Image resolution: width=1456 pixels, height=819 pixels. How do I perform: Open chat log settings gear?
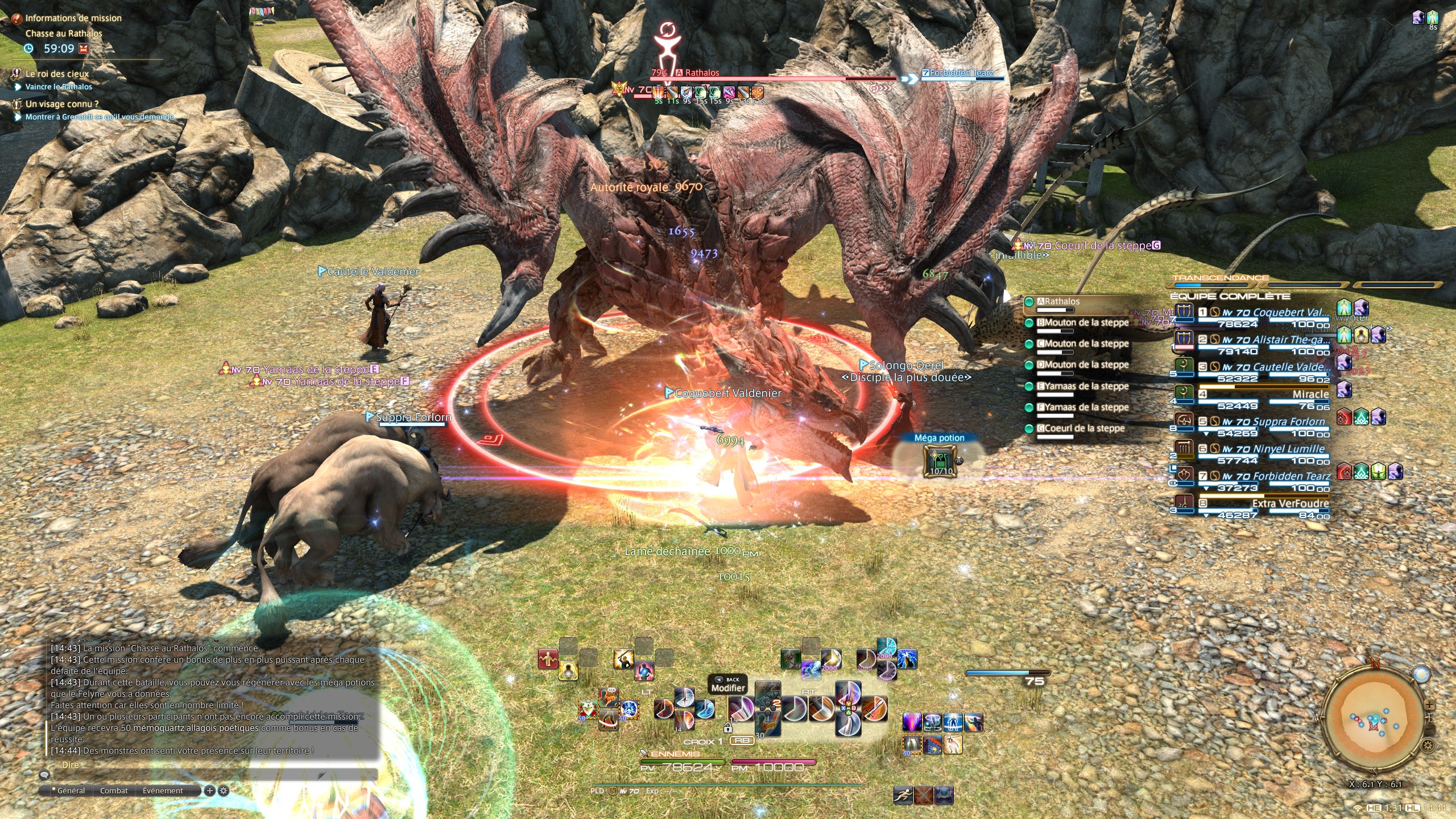pyautogui.click(x=224, y=791)
